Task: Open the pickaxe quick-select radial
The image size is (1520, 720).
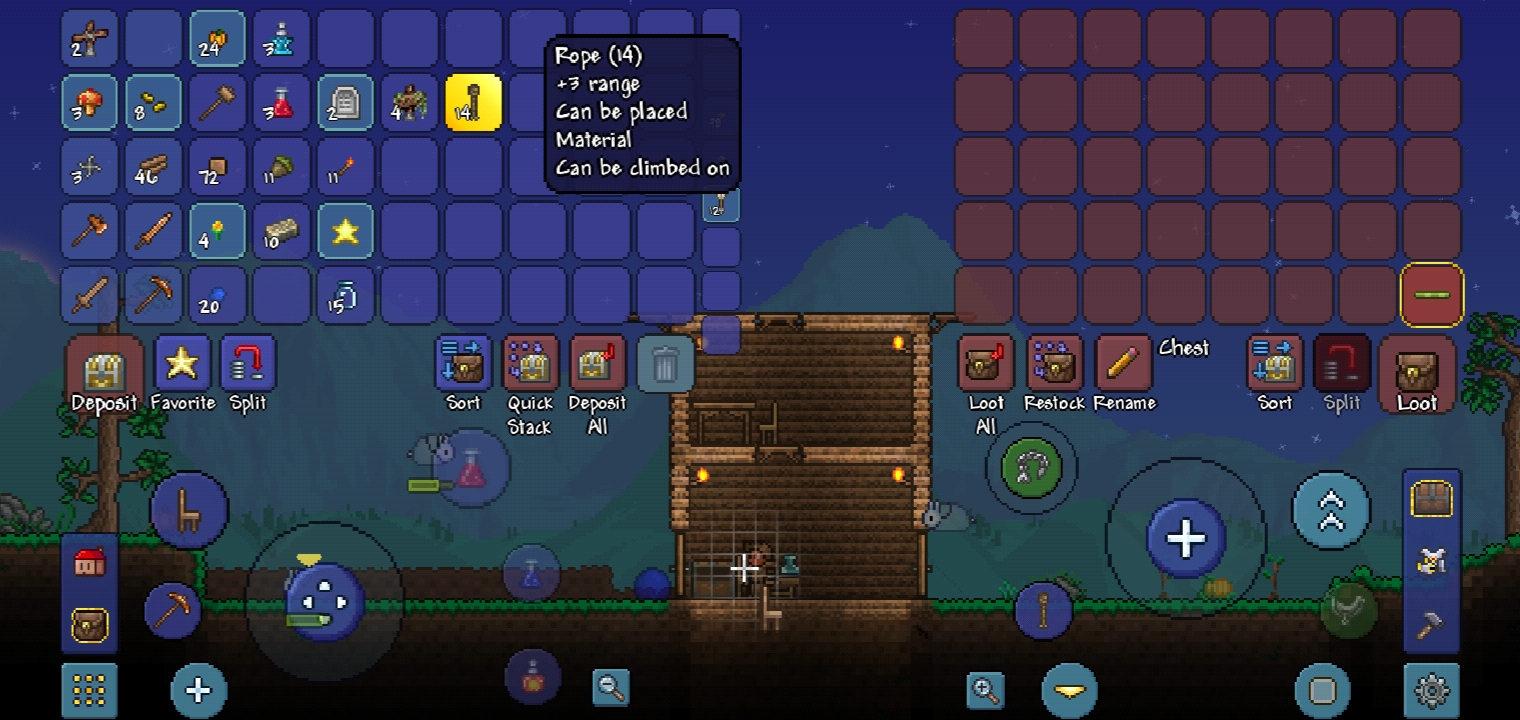Action: [x=172, y=610]
